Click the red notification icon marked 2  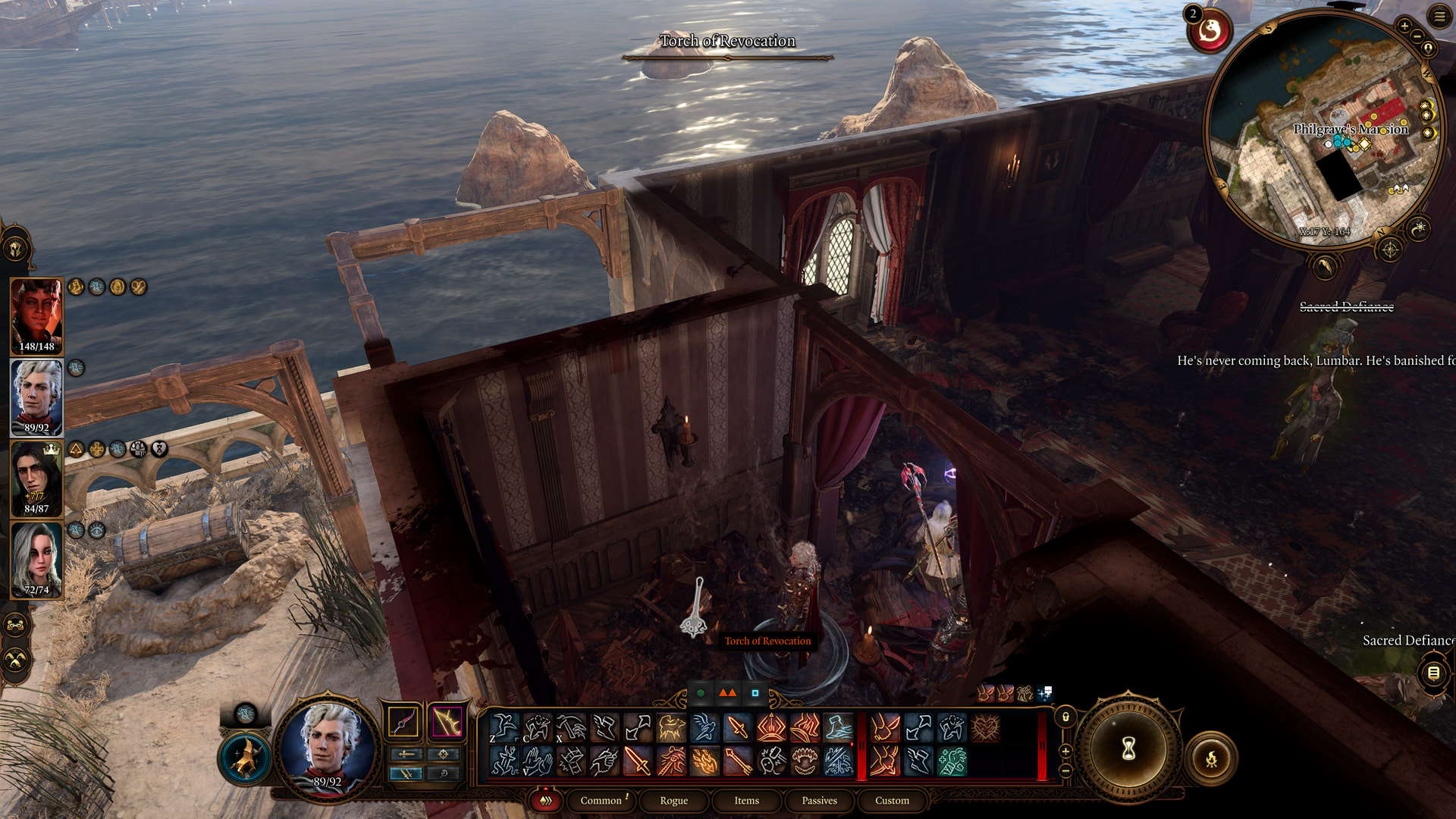1210,31
